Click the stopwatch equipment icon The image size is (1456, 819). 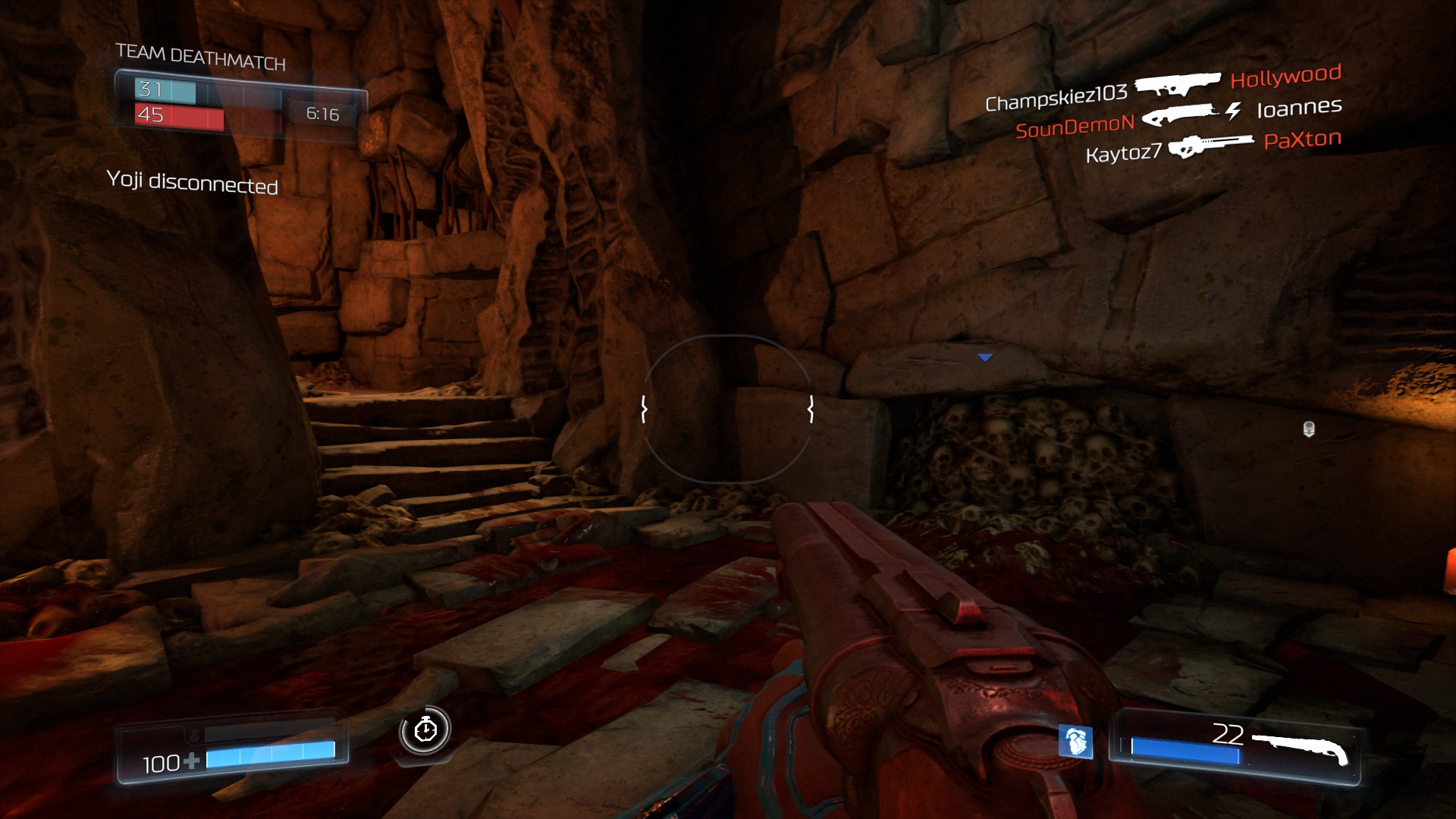(425, 730)
